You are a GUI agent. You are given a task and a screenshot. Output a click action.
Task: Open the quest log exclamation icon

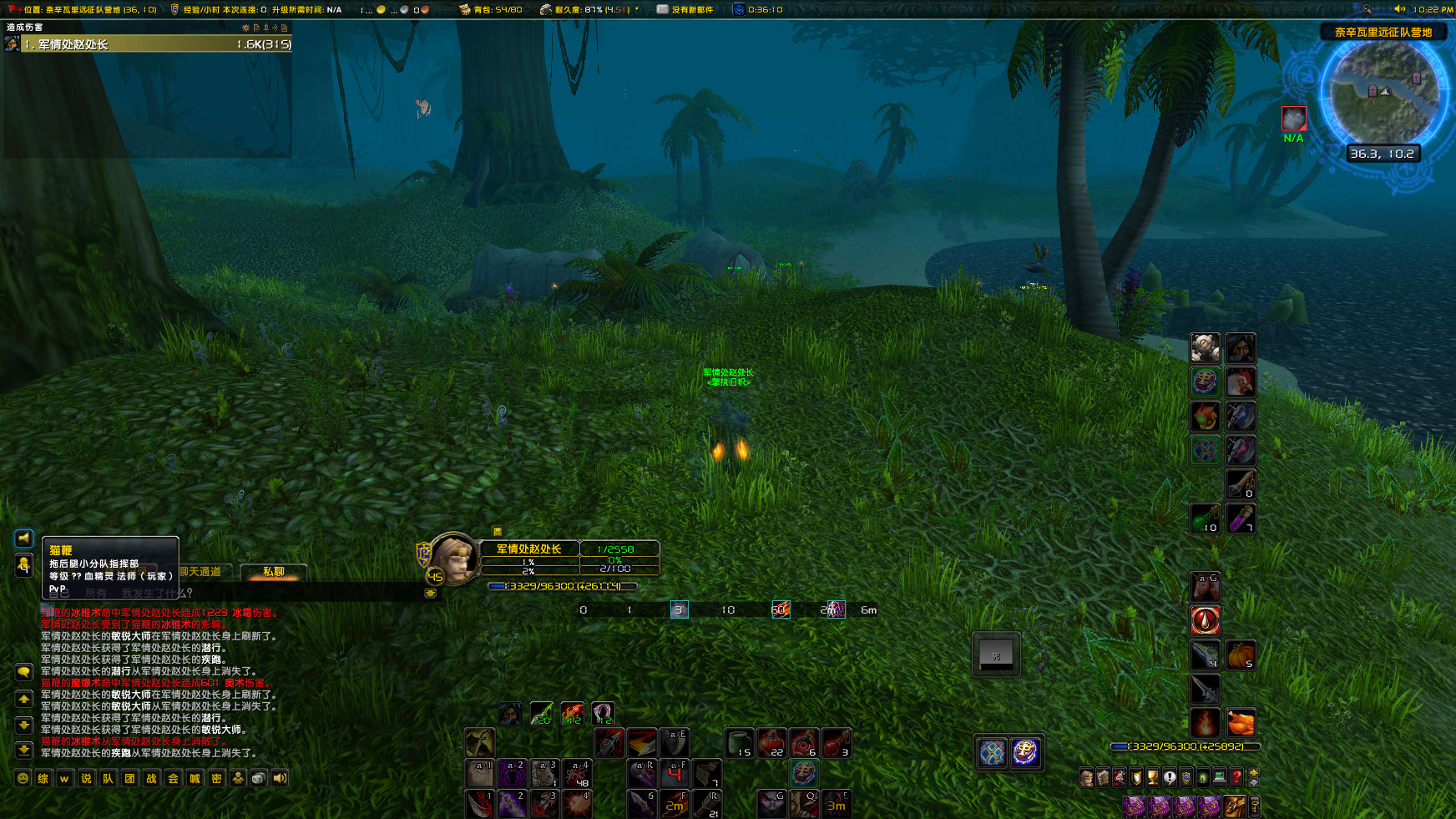tap(1170, 777)
